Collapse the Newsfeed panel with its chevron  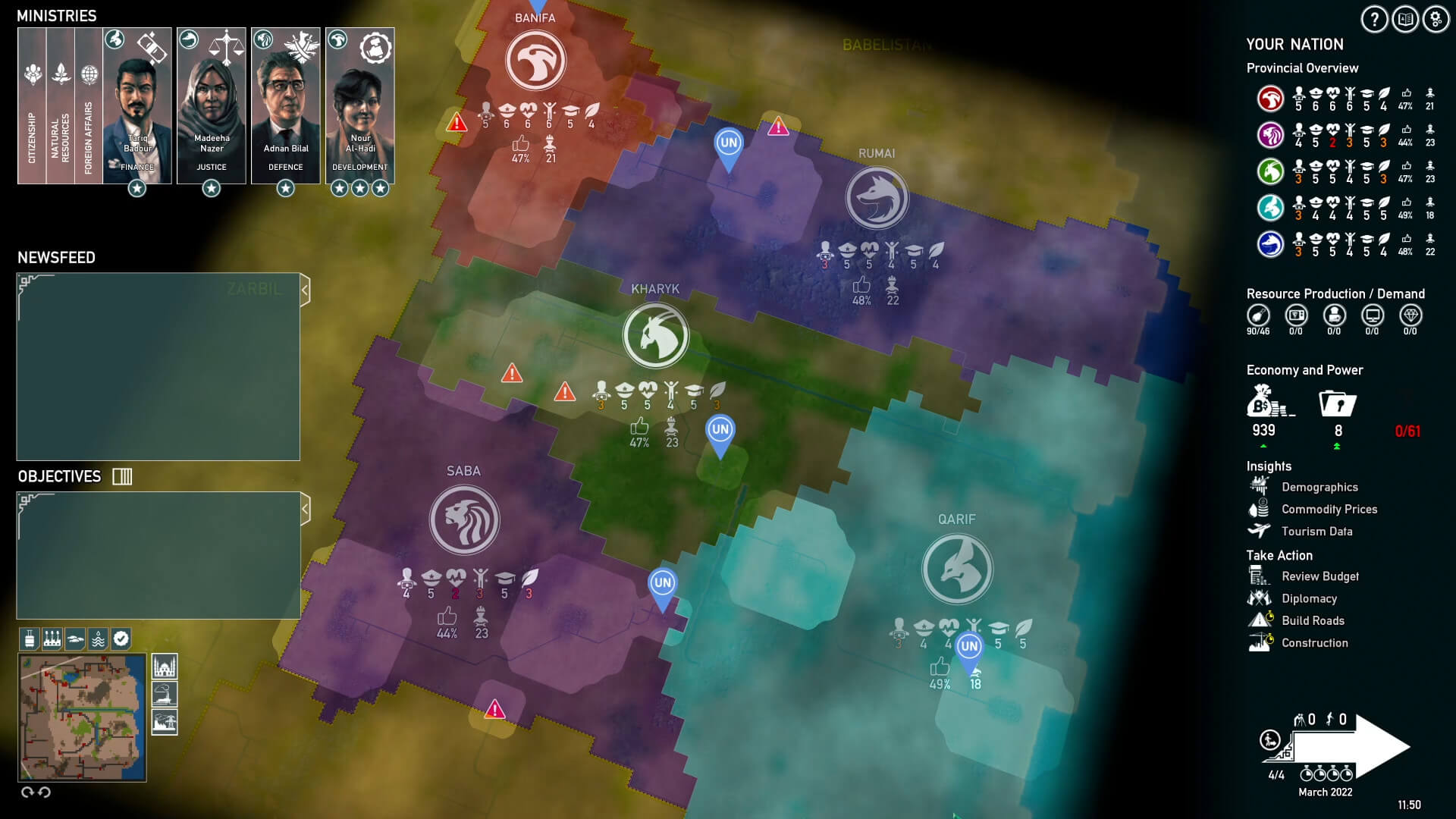[x=305, y=288]
